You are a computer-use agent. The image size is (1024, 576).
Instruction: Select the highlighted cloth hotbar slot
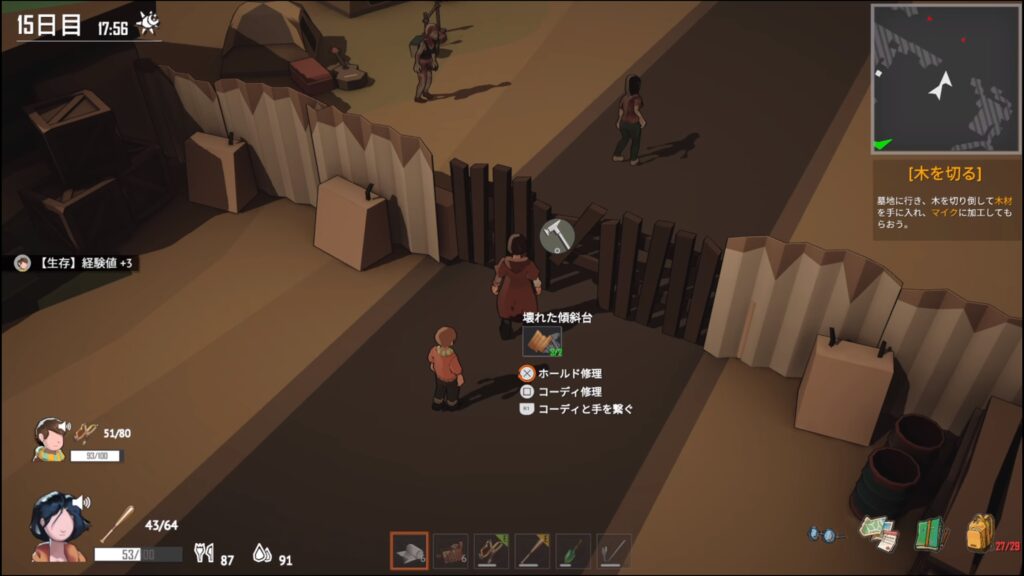(409, 551)
